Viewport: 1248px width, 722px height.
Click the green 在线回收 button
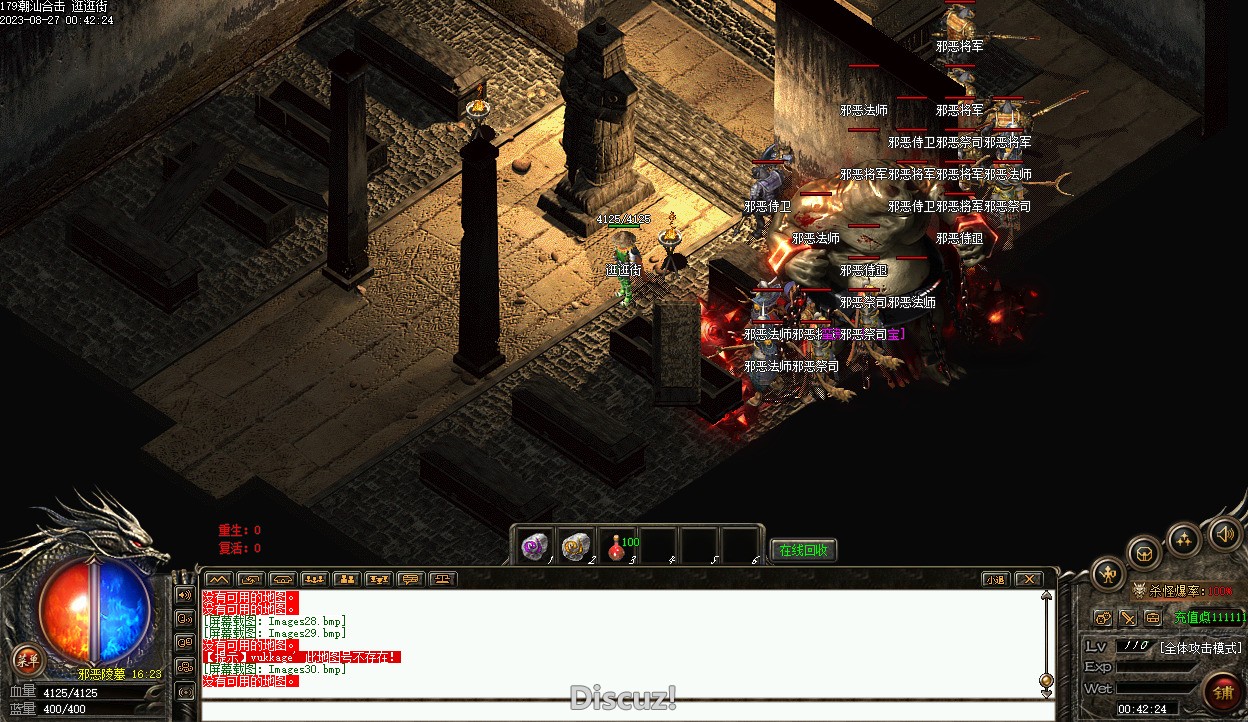click(803, 550)
